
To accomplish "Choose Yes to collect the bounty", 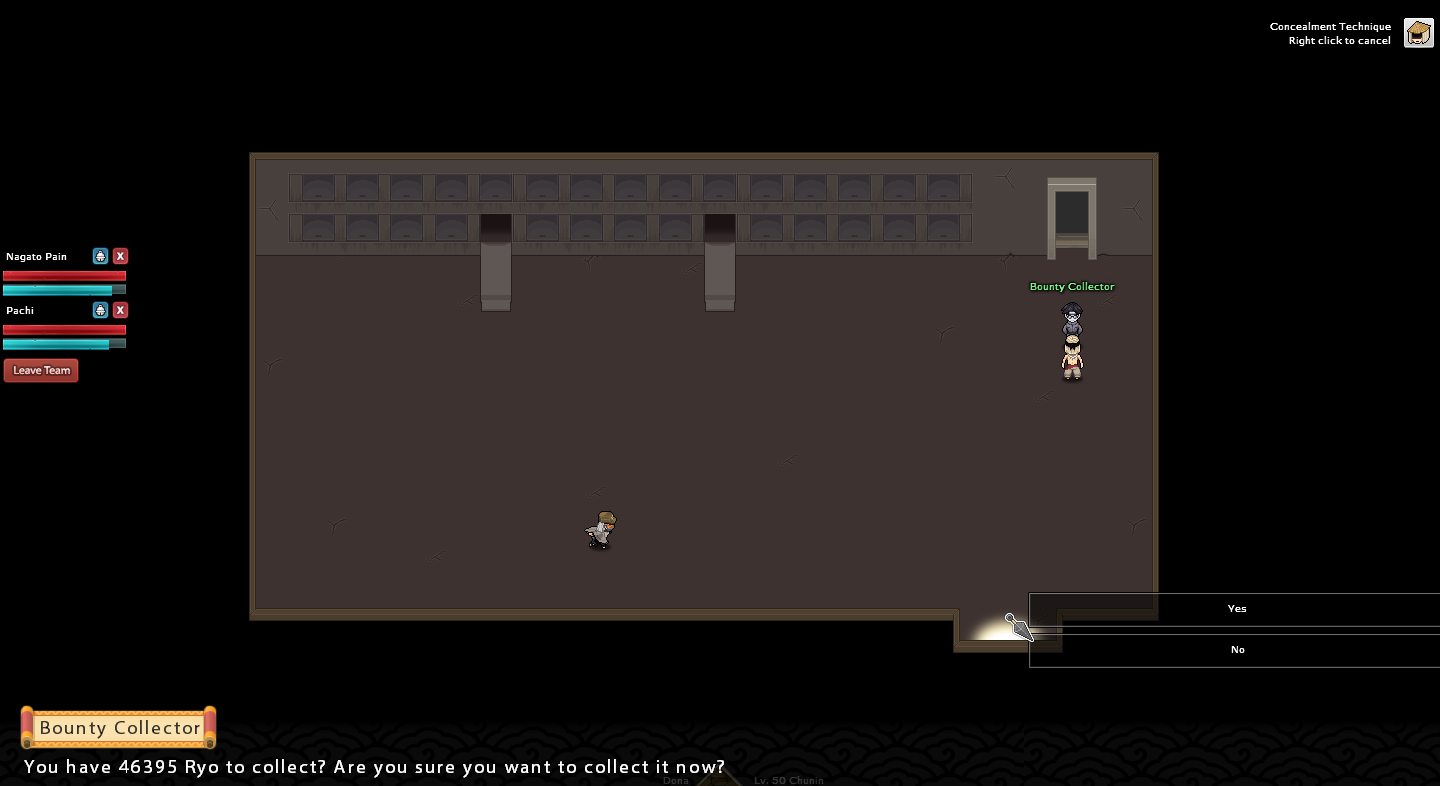I will pos(1236,609).
